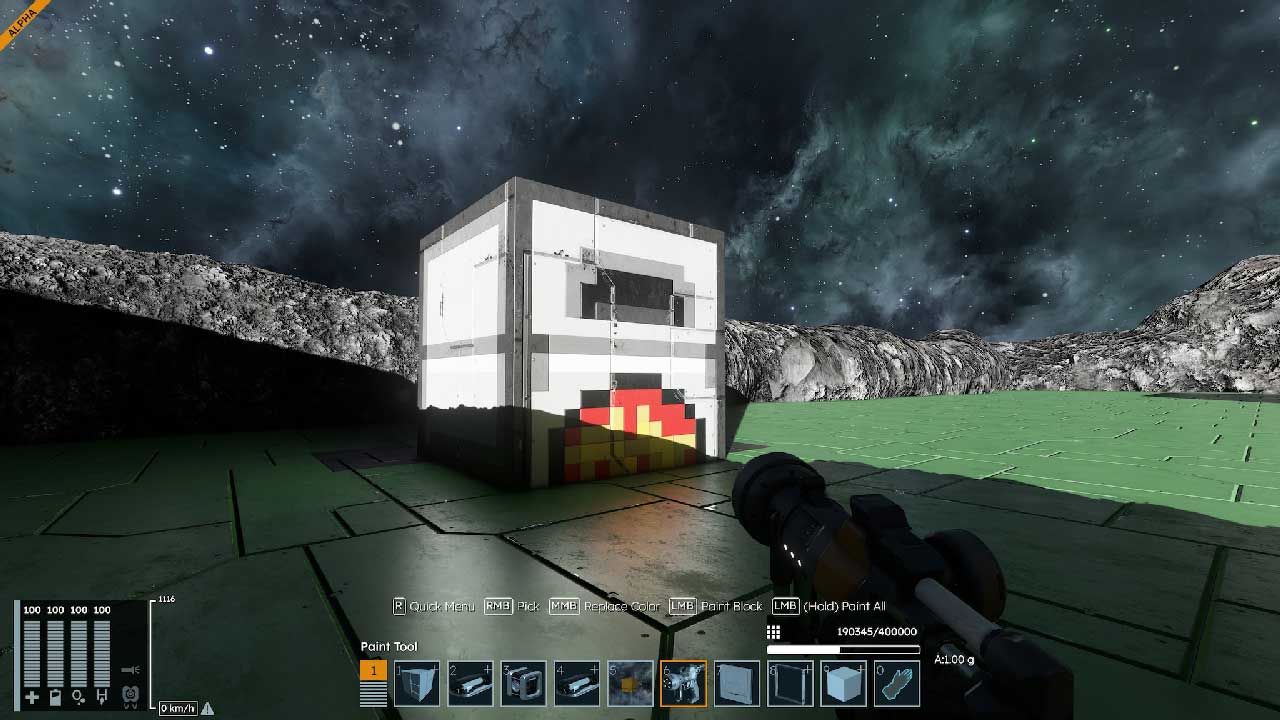Screen dimensions: 1280x720
Task: Equip the paint gun in slot 6
Action: (683, 684)
